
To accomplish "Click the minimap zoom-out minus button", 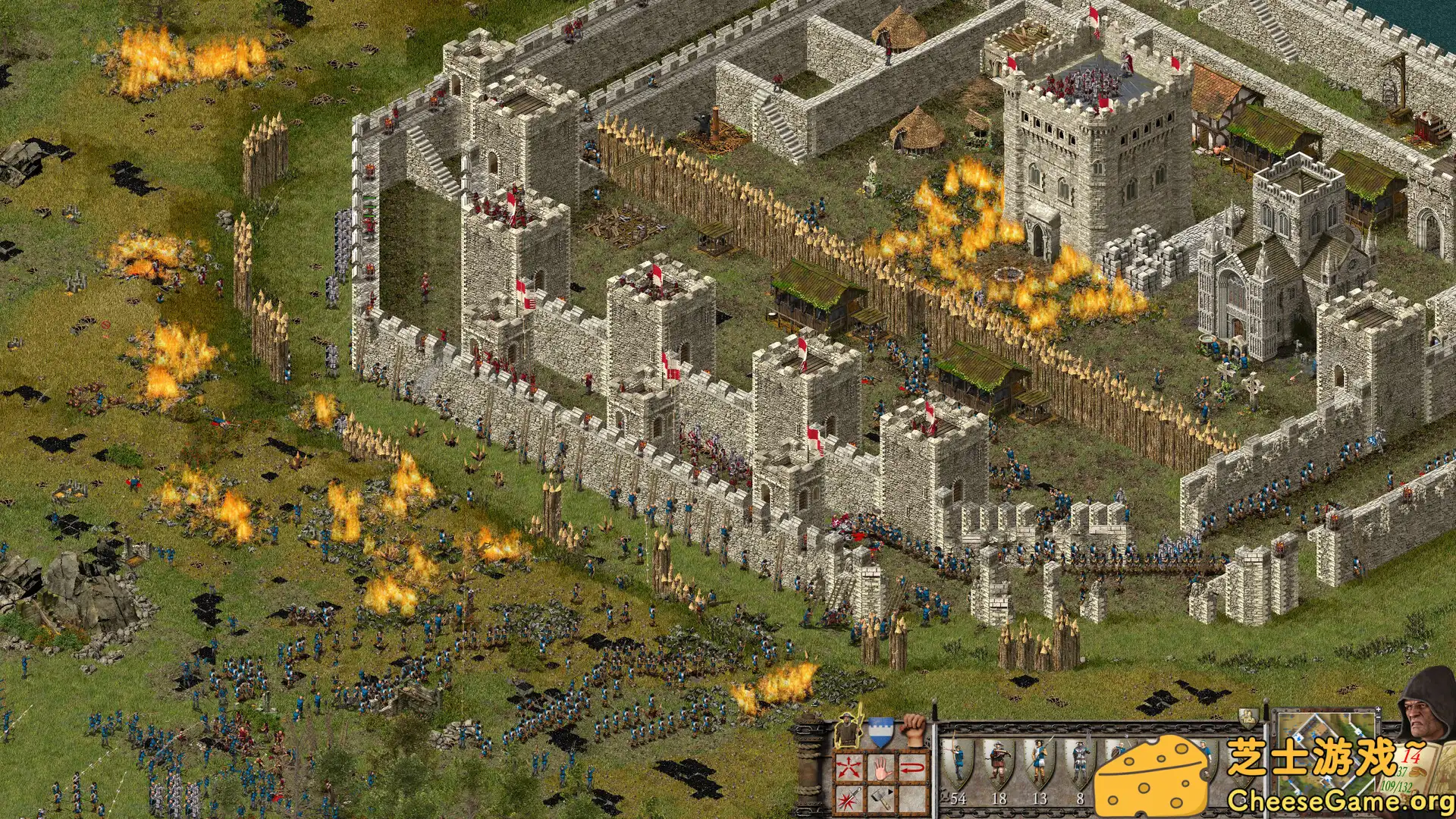I will click(1378, 717).
